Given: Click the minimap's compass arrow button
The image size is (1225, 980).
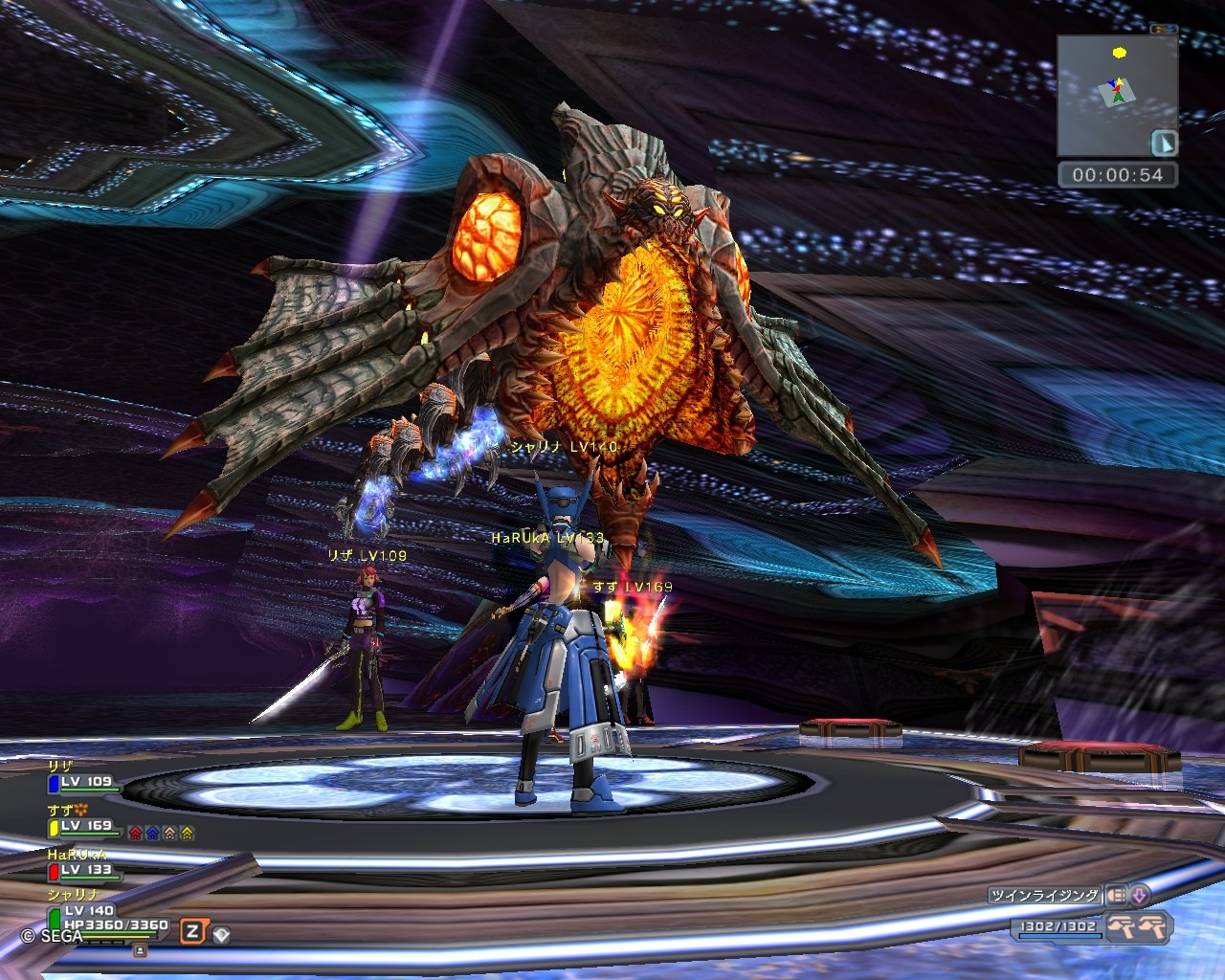Looking at the screenshot, I should 1165,143.
